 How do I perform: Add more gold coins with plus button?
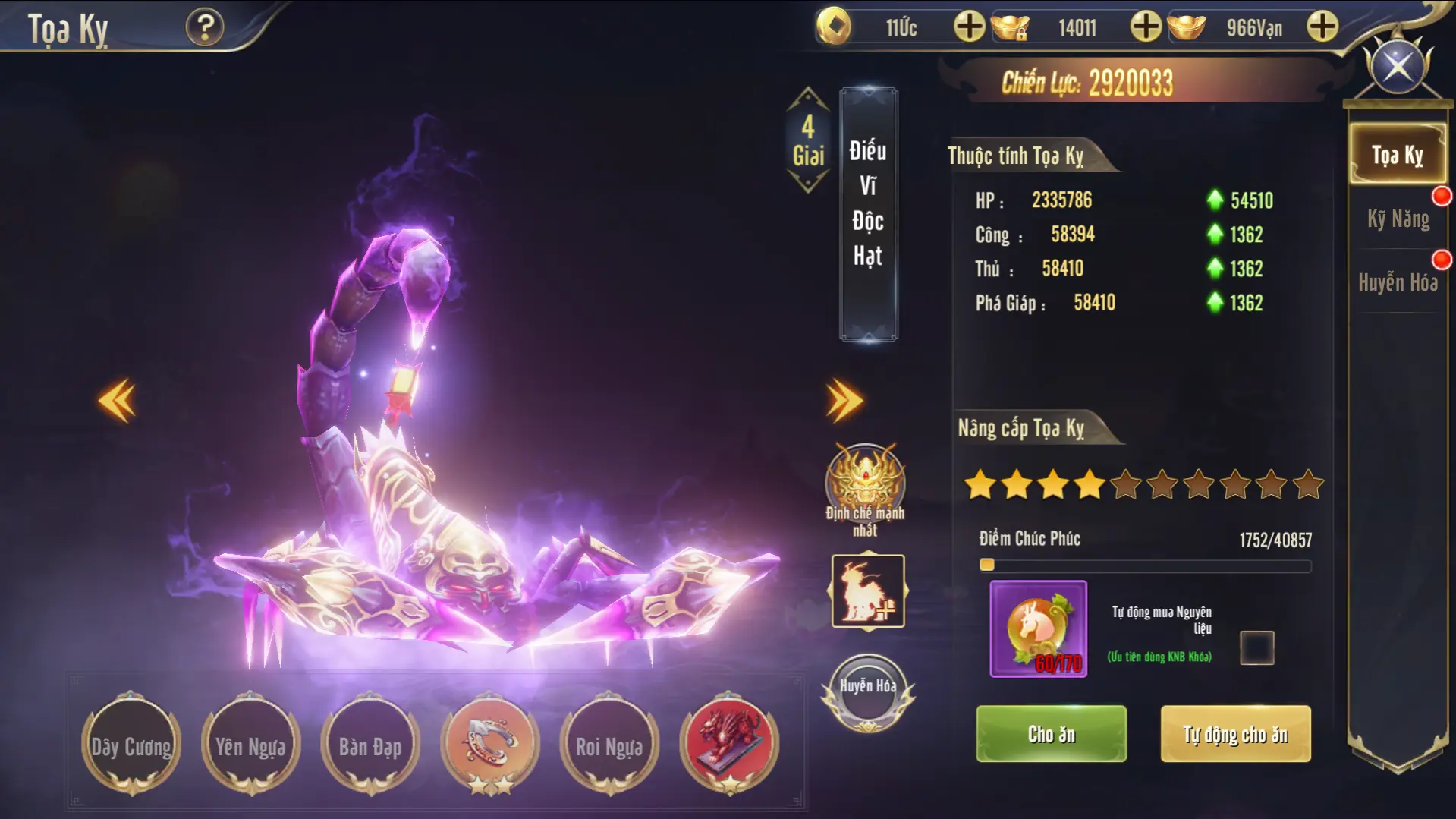click(969, 27)
